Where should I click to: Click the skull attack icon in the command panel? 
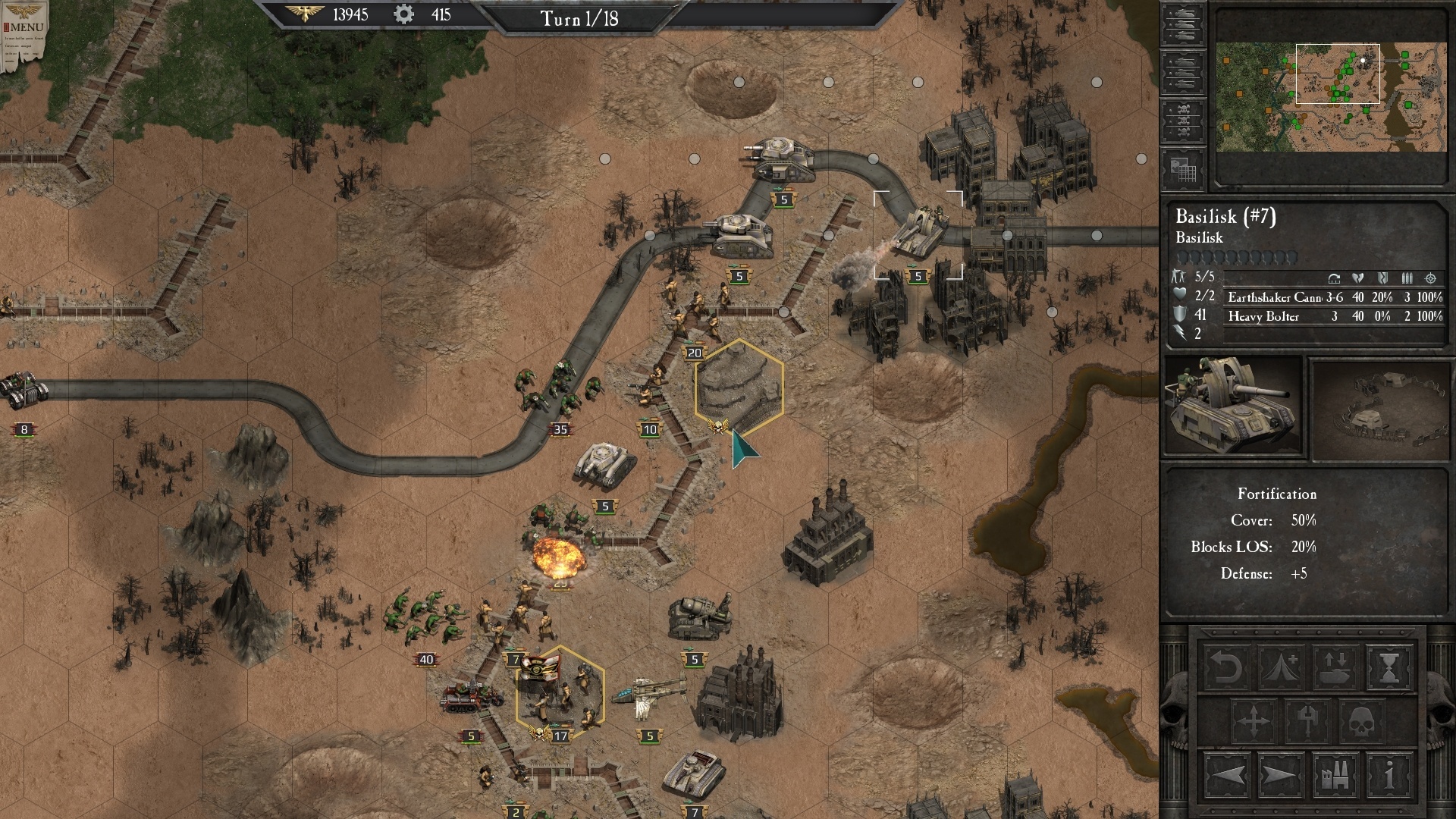click(x=1362, y=720)
